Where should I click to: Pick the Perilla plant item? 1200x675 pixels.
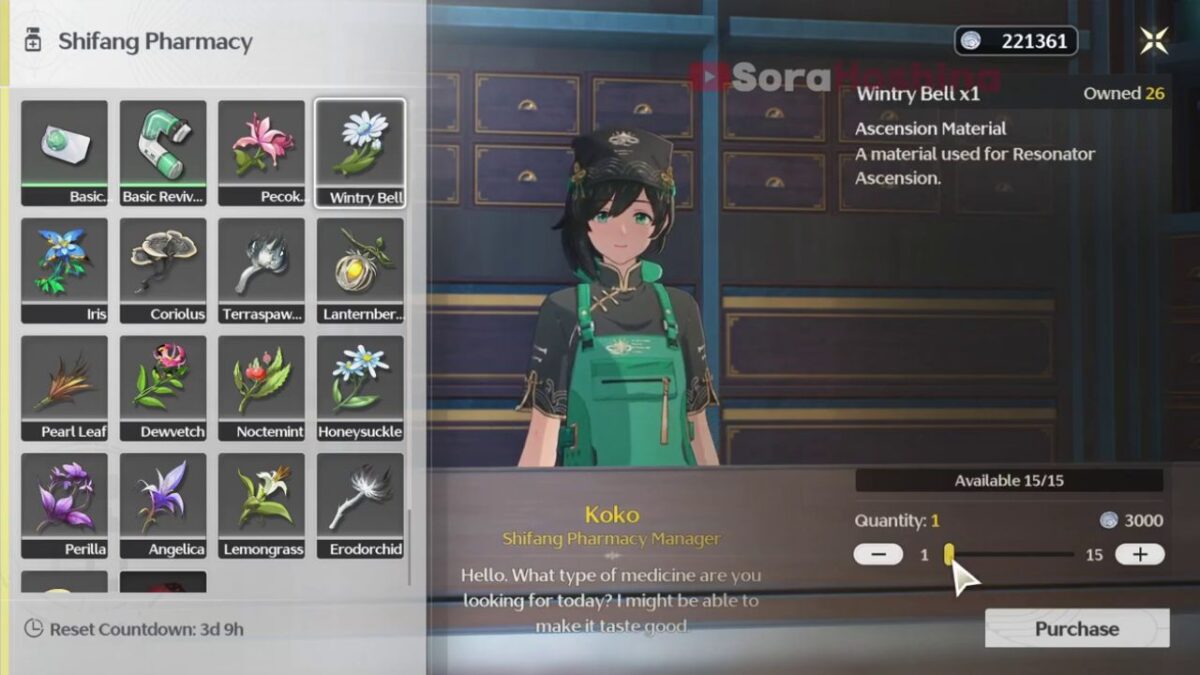64,505
